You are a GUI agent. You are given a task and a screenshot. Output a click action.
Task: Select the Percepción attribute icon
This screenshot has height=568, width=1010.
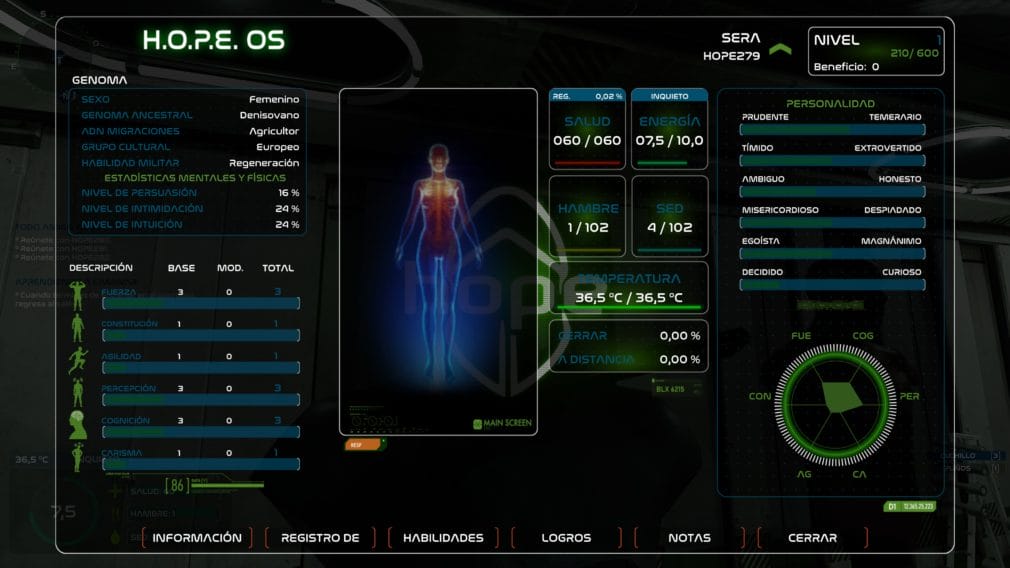point(78,392)
